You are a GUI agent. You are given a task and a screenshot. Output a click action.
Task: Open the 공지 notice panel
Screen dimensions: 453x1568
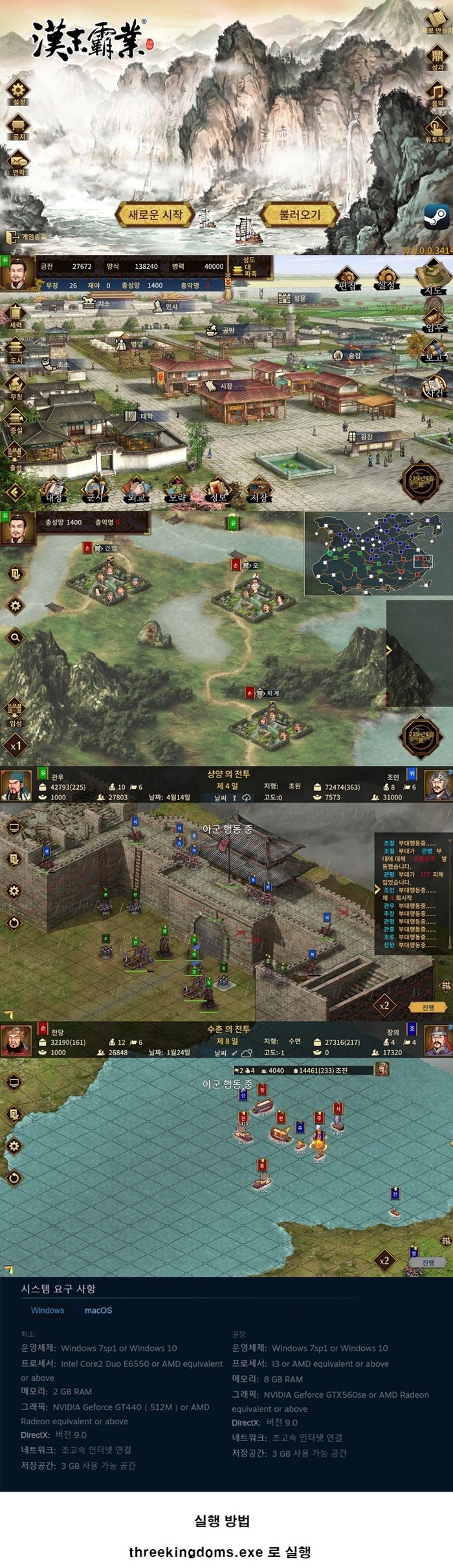pos(18,125)
